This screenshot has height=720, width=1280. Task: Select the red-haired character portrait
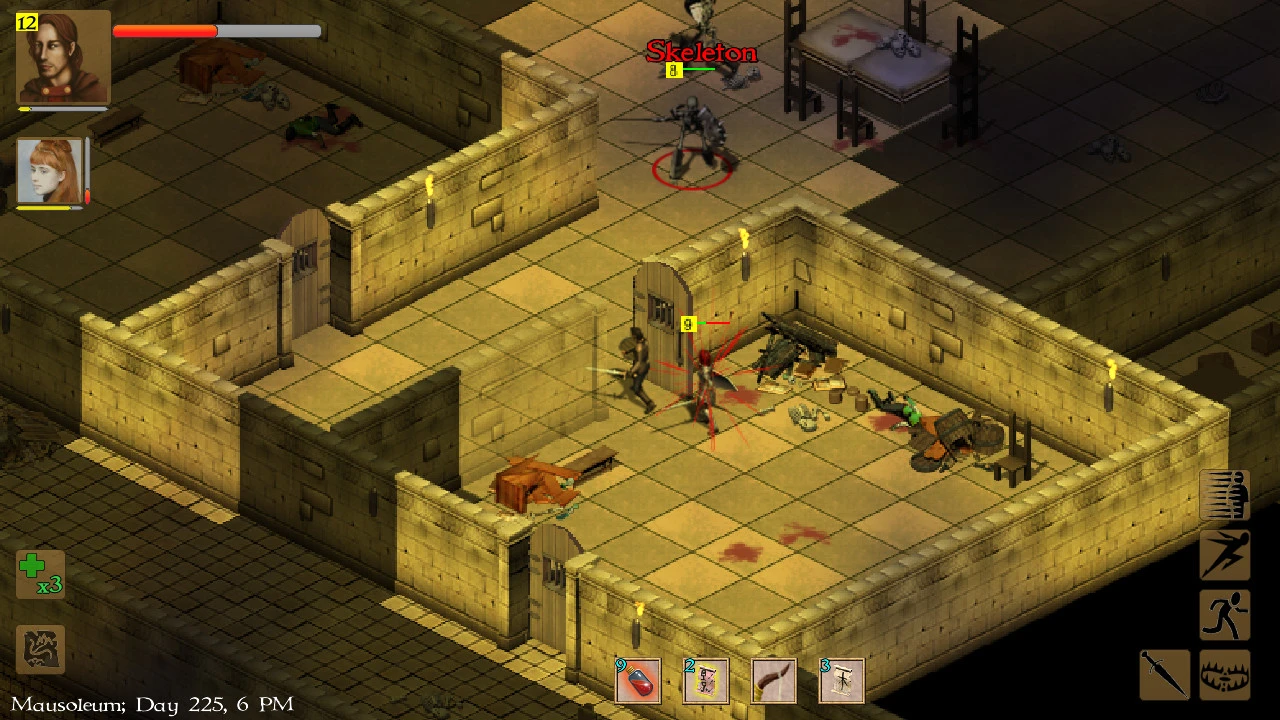point(48,168)
